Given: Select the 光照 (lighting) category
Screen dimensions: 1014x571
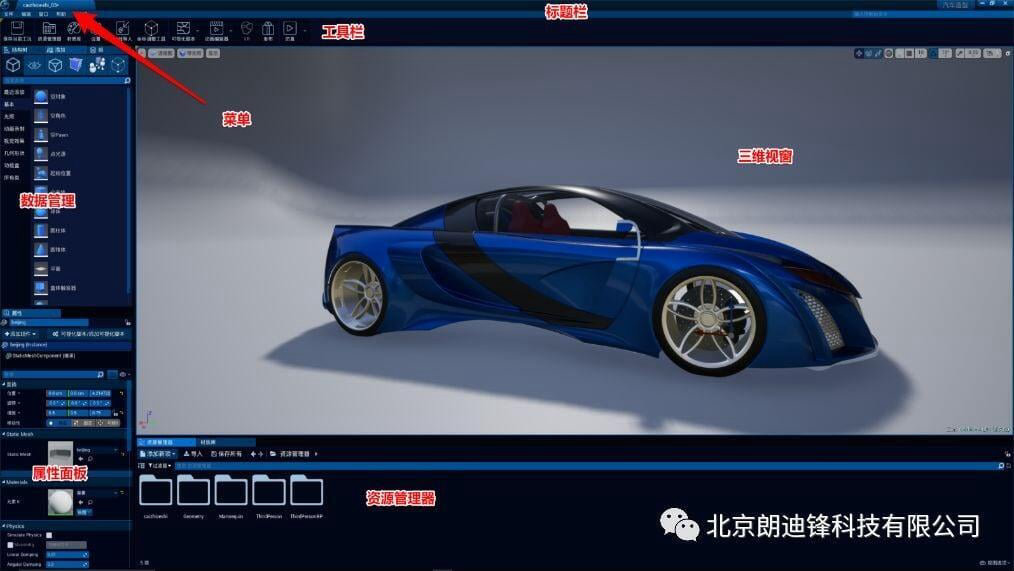Looking at the screenshot, I should pyautogui.click(x=9, y=116).
